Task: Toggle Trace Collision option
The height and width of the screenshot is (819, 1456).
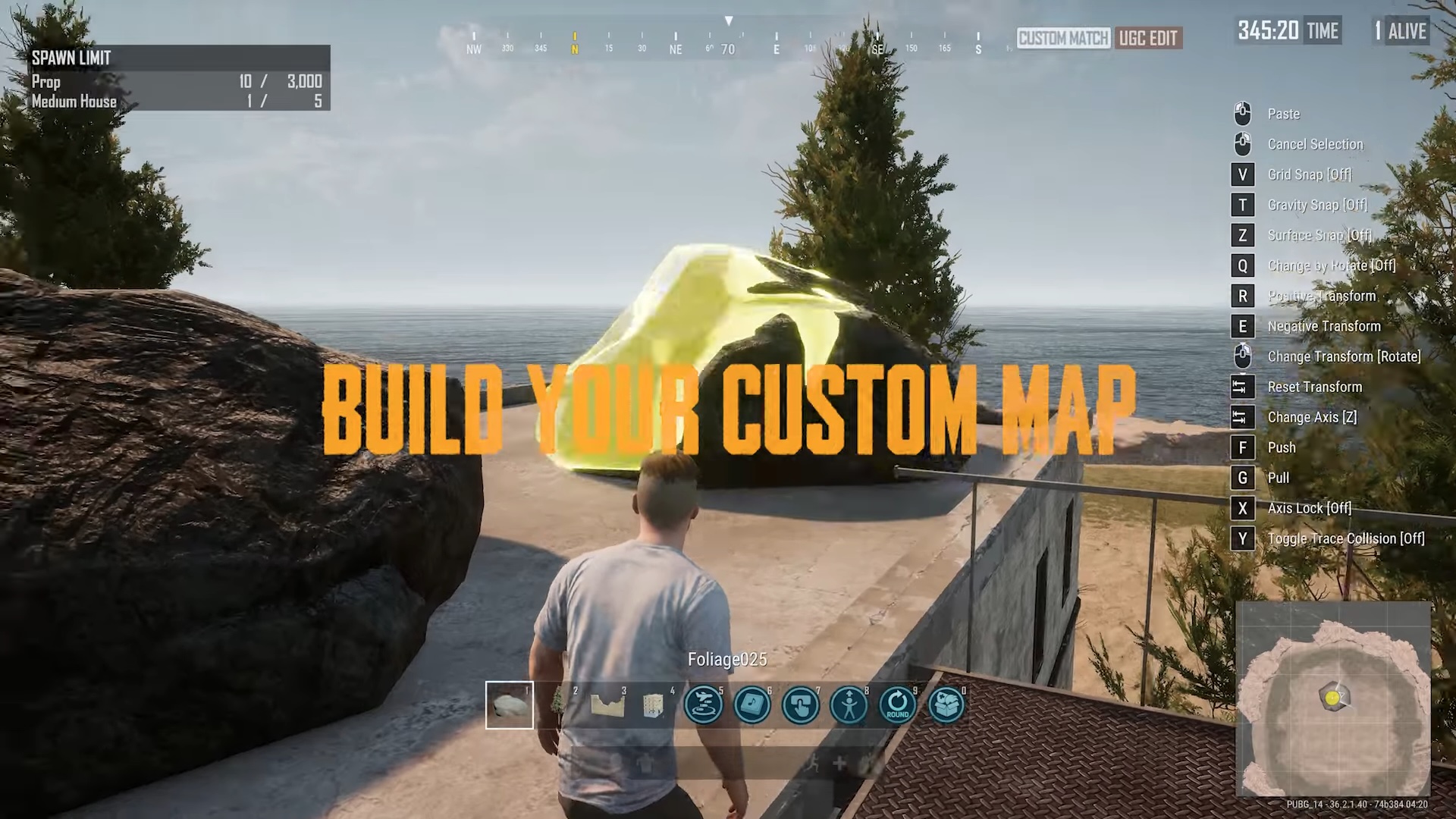Action: [x=1345, y=538]
